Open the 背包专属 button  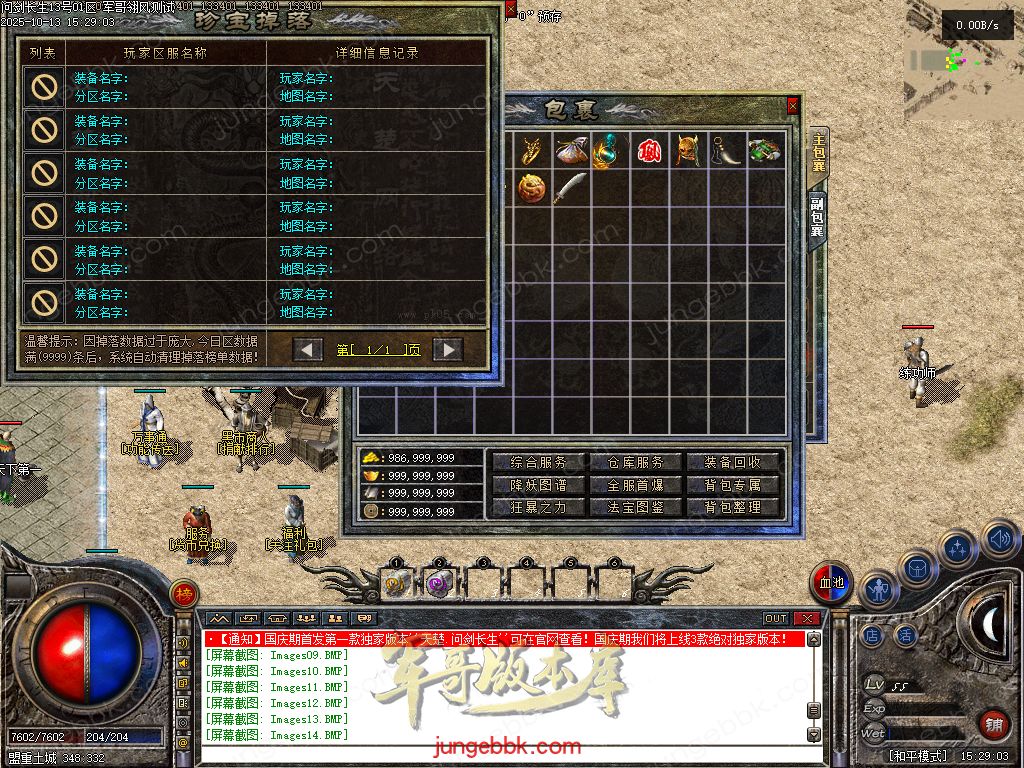(x=732, y=485)
